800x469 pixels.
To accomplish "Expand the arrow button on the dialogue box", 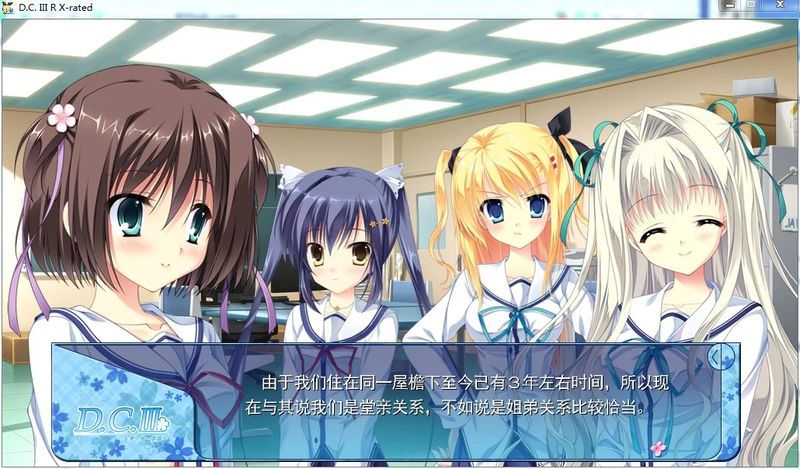I will [x=716, y=355].
